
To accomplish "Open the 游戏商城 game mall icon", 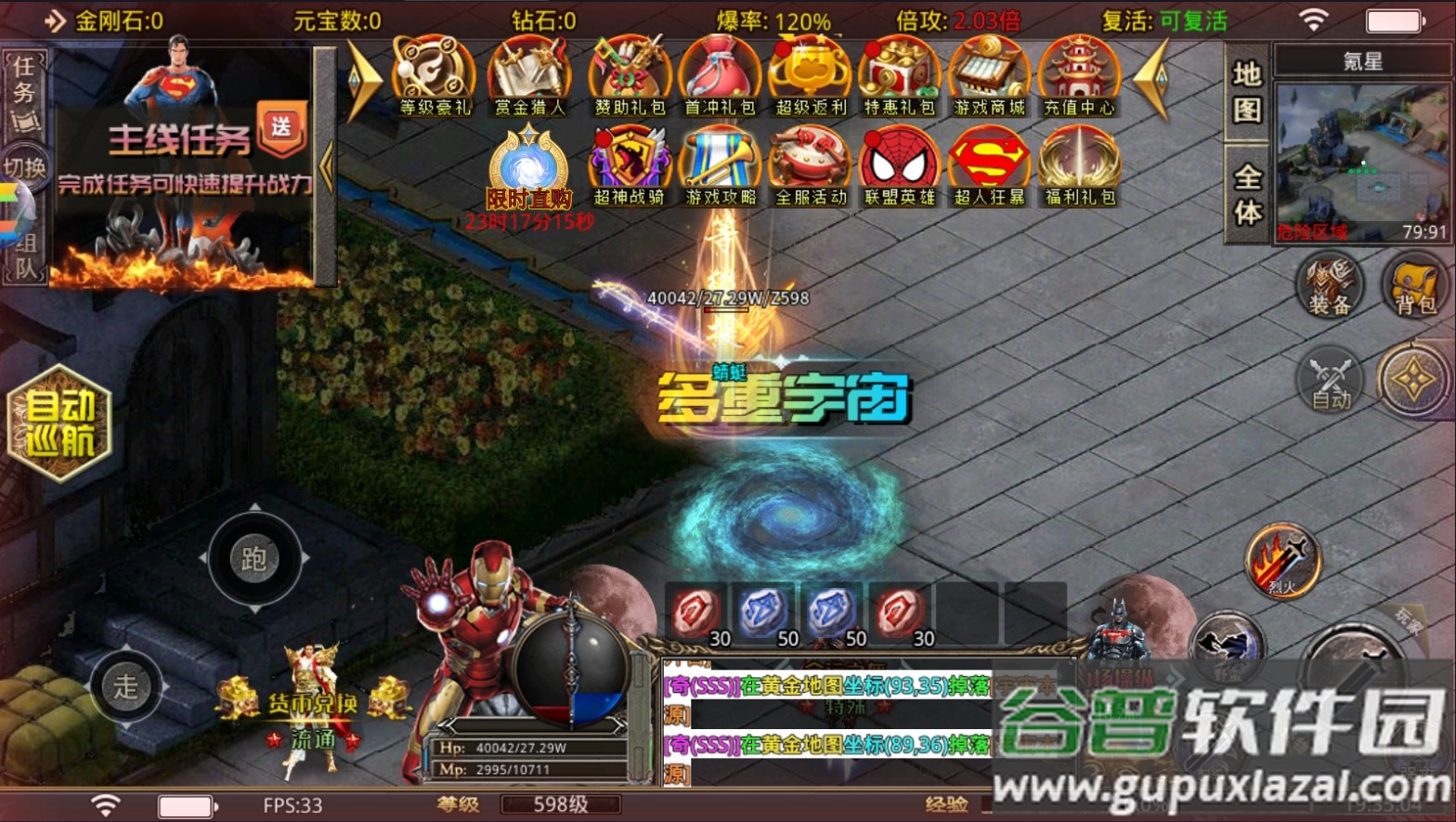I will 989,74.
